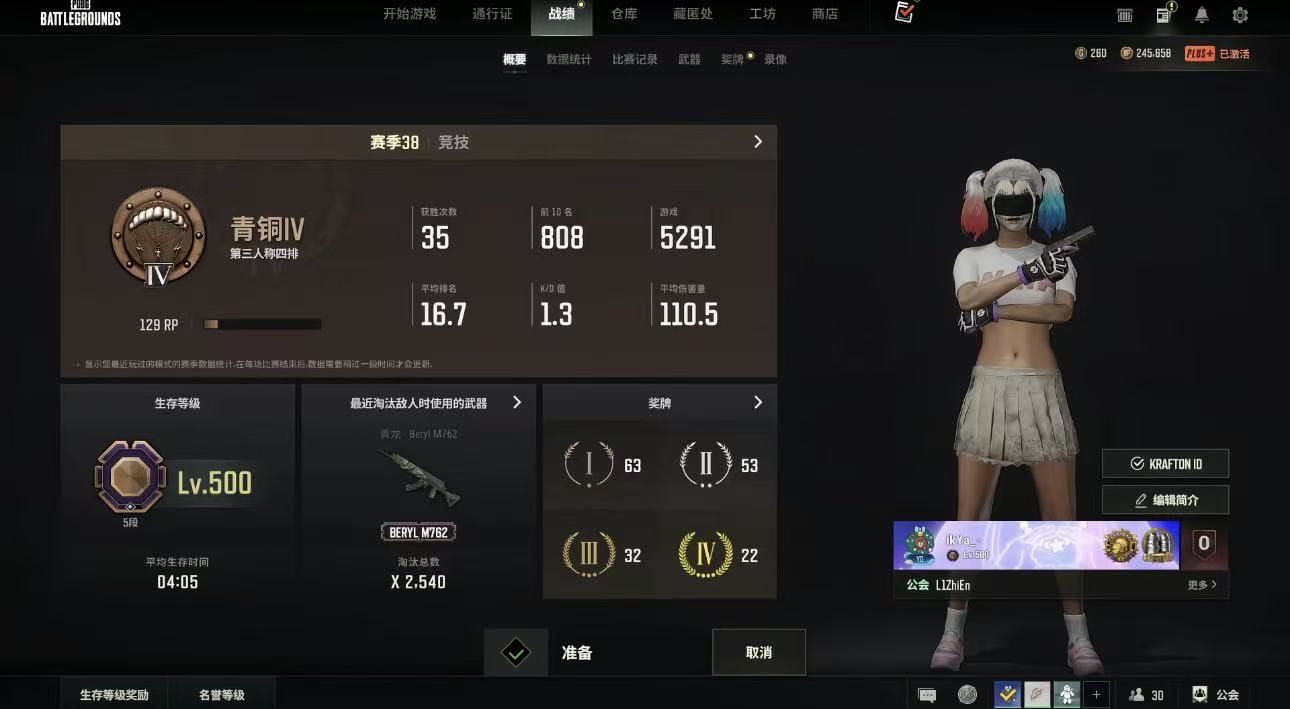Show the 录像 replays sub-tab

pos(775,59)
